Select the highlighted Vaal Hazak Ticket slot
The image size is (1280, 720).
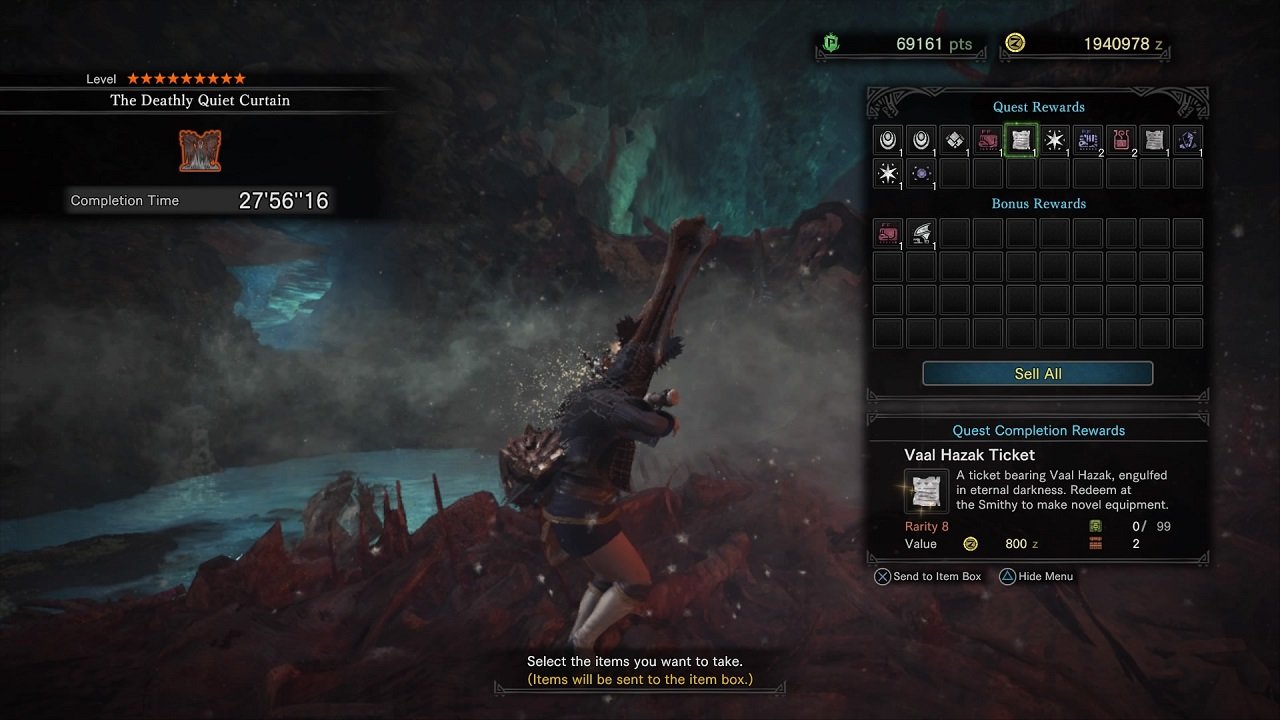point(1021,141)
